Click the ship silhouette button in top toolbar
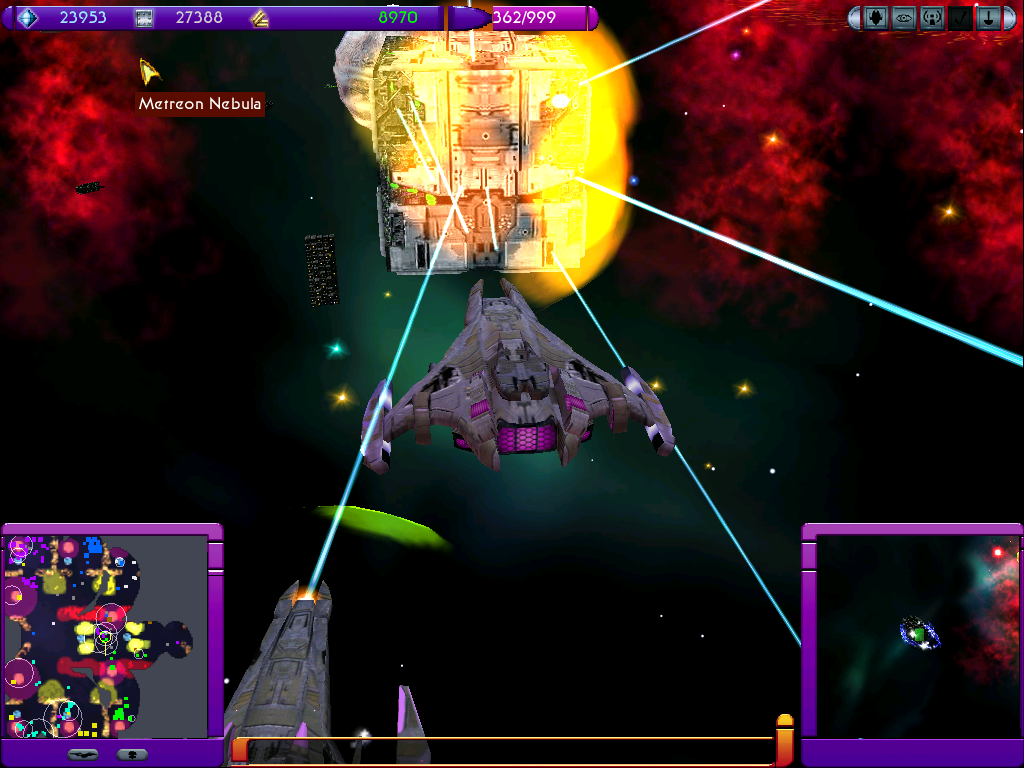The image size is (1024, 768). [x=876, y=18]
